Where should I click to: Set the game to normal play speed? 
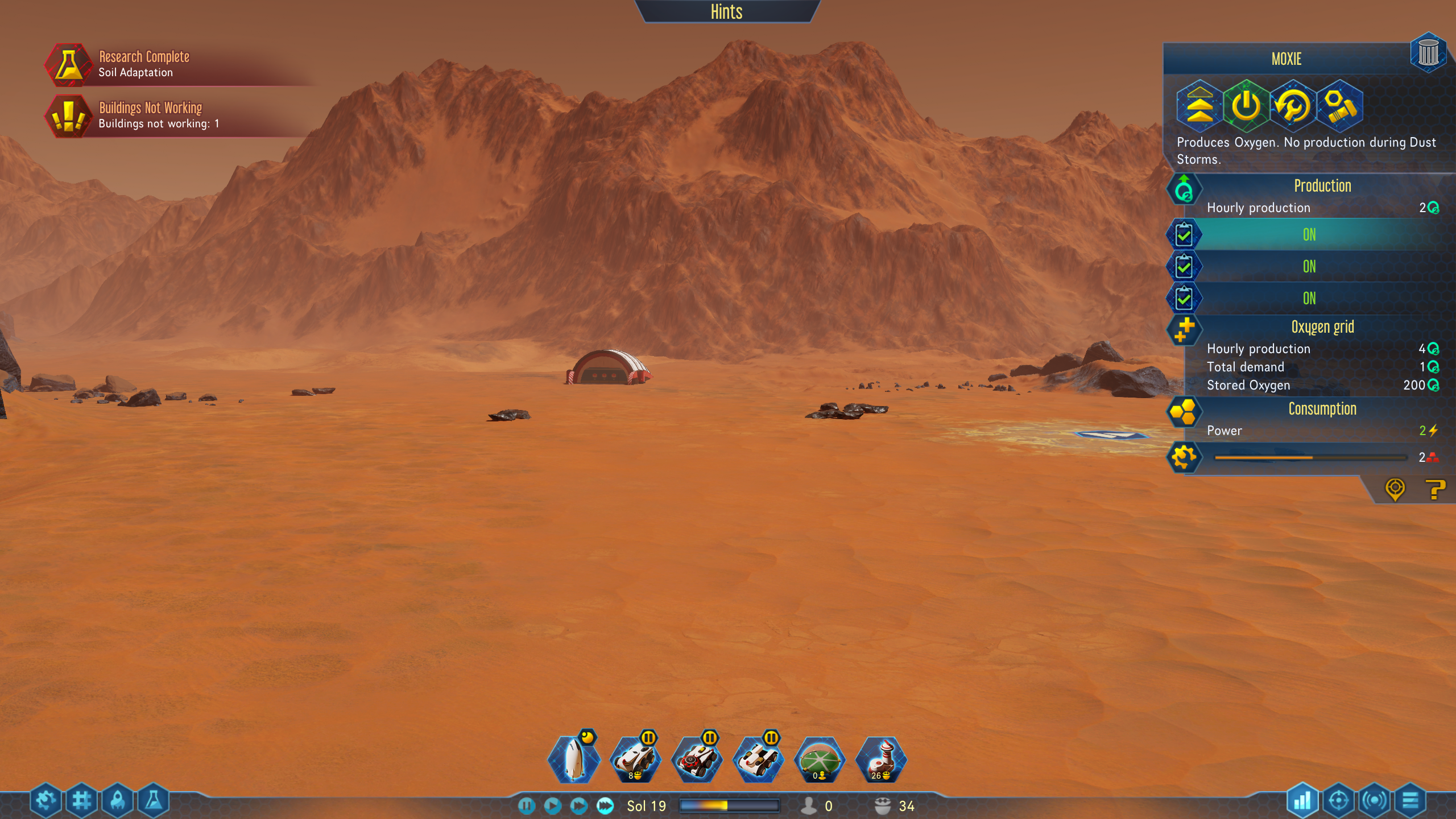pyautogui.click(x=552, y=805)
